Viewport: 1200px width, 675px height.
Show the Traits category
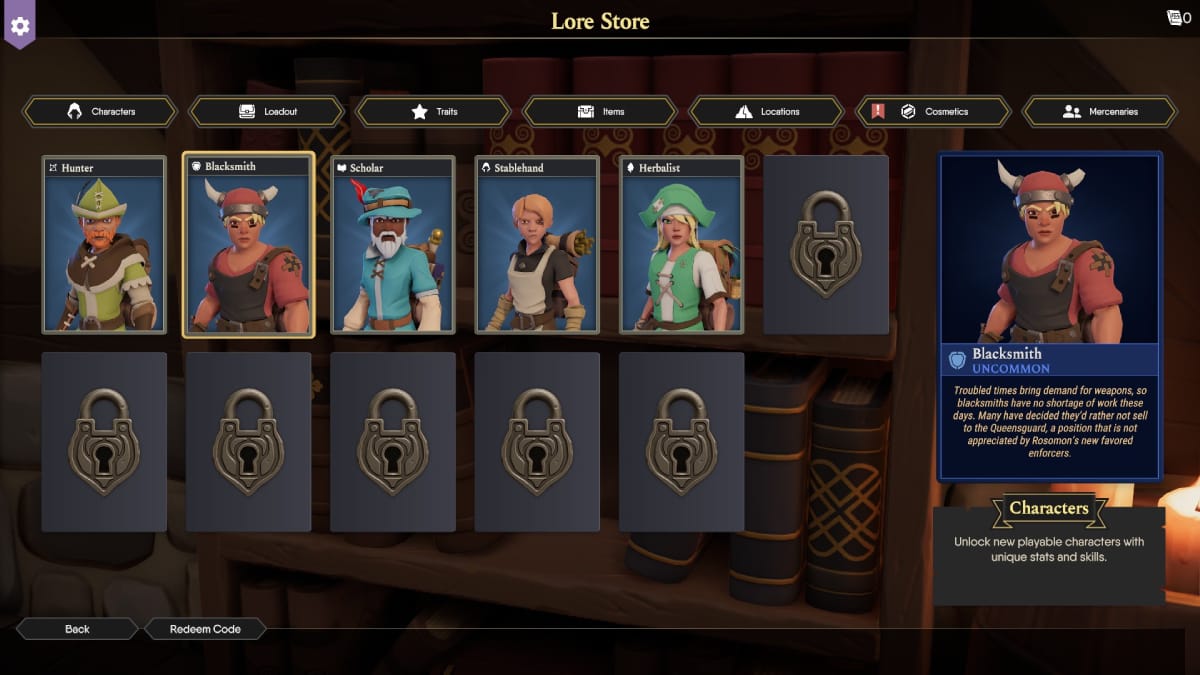[433, 111]
